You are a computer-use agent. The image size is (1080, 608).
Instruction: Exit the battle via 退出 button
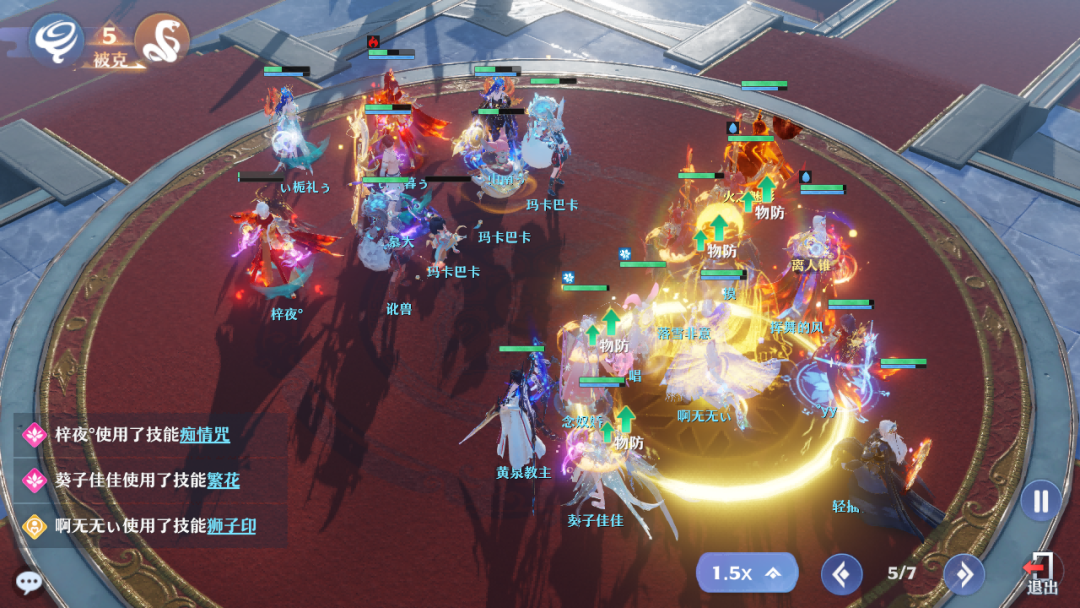point(1041,574)
